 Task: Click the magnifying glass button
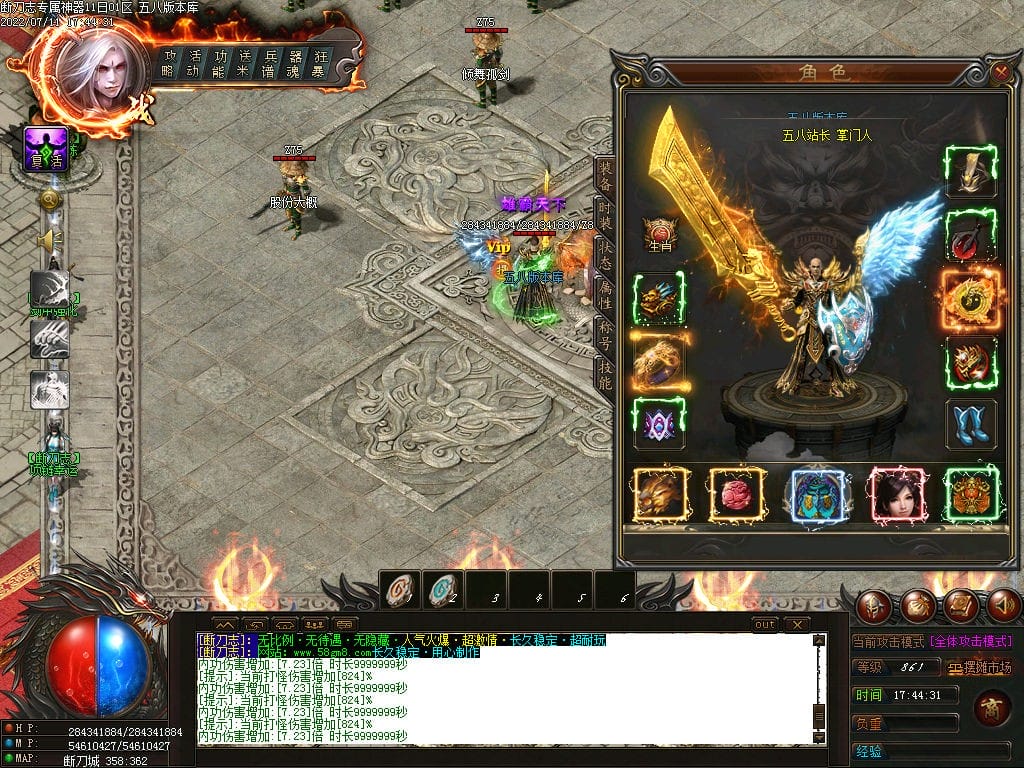tap(48, 200)
